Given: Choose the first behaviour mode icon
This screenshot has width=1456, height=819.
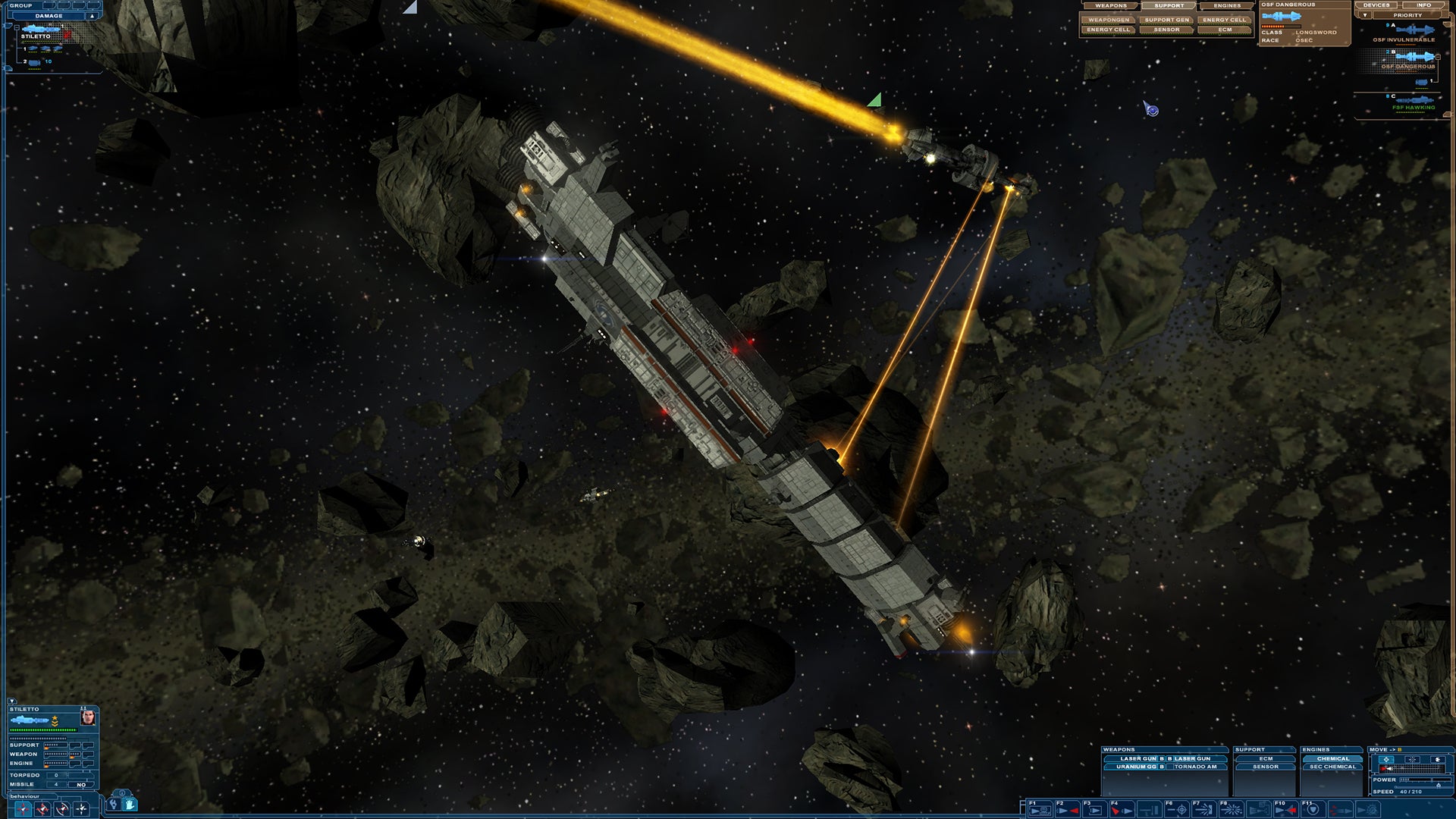Looking at the screenshot, I should click(24, 809).
